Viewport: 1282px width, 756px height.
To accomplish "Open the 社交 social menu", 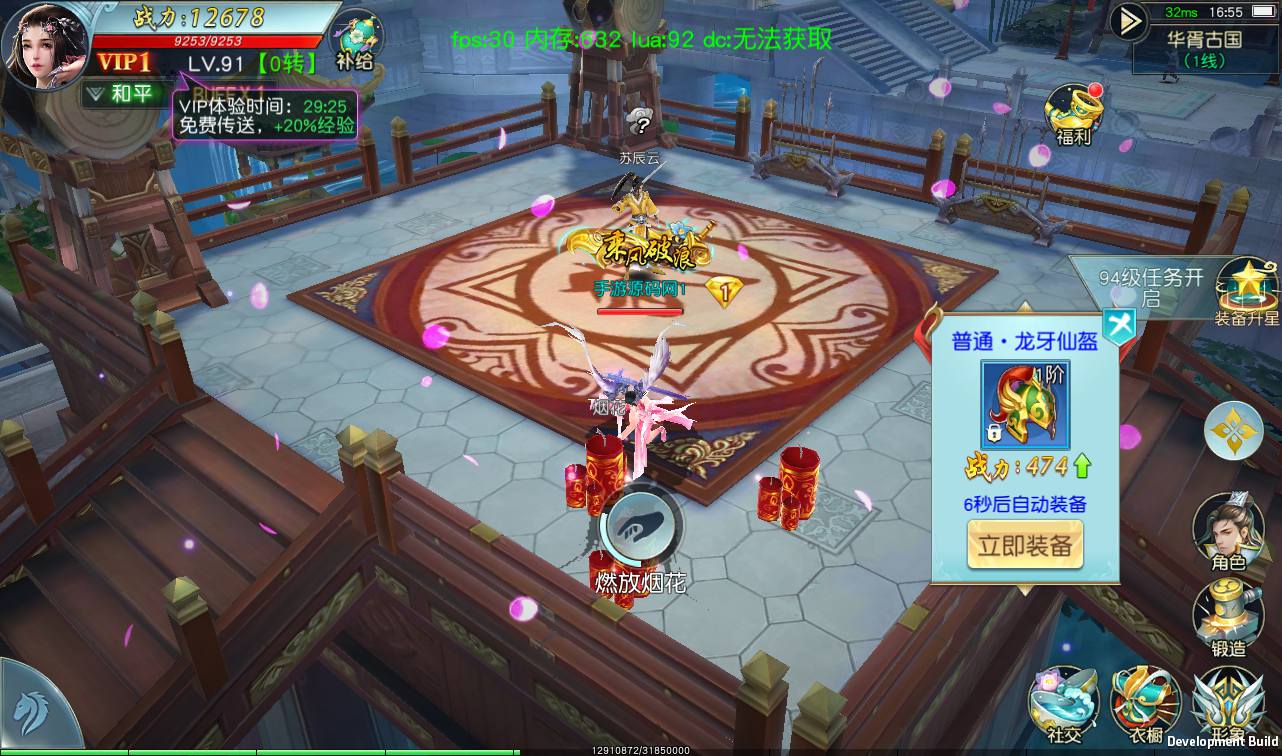I will click(x=1064, y=705).
